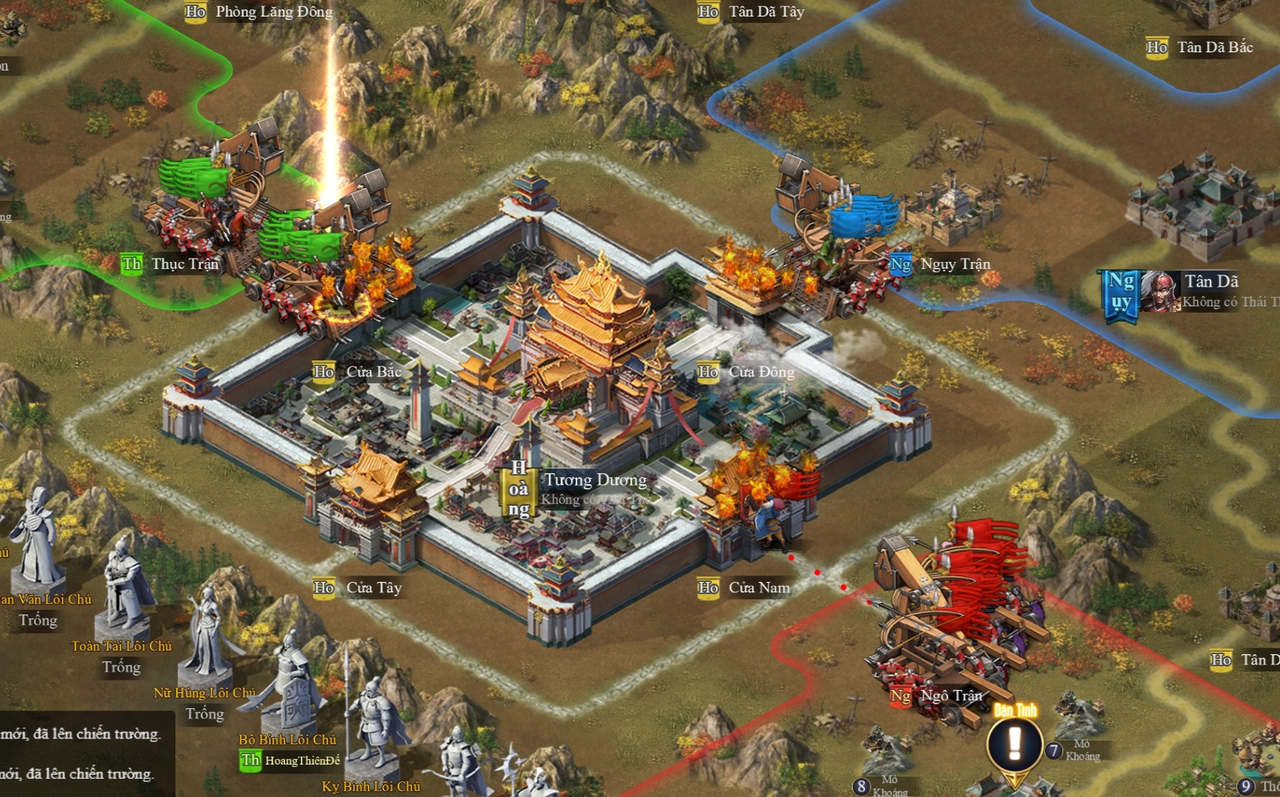
Task: Choose the Cửa Bắc gate label
Action: [x=373, y=372]
